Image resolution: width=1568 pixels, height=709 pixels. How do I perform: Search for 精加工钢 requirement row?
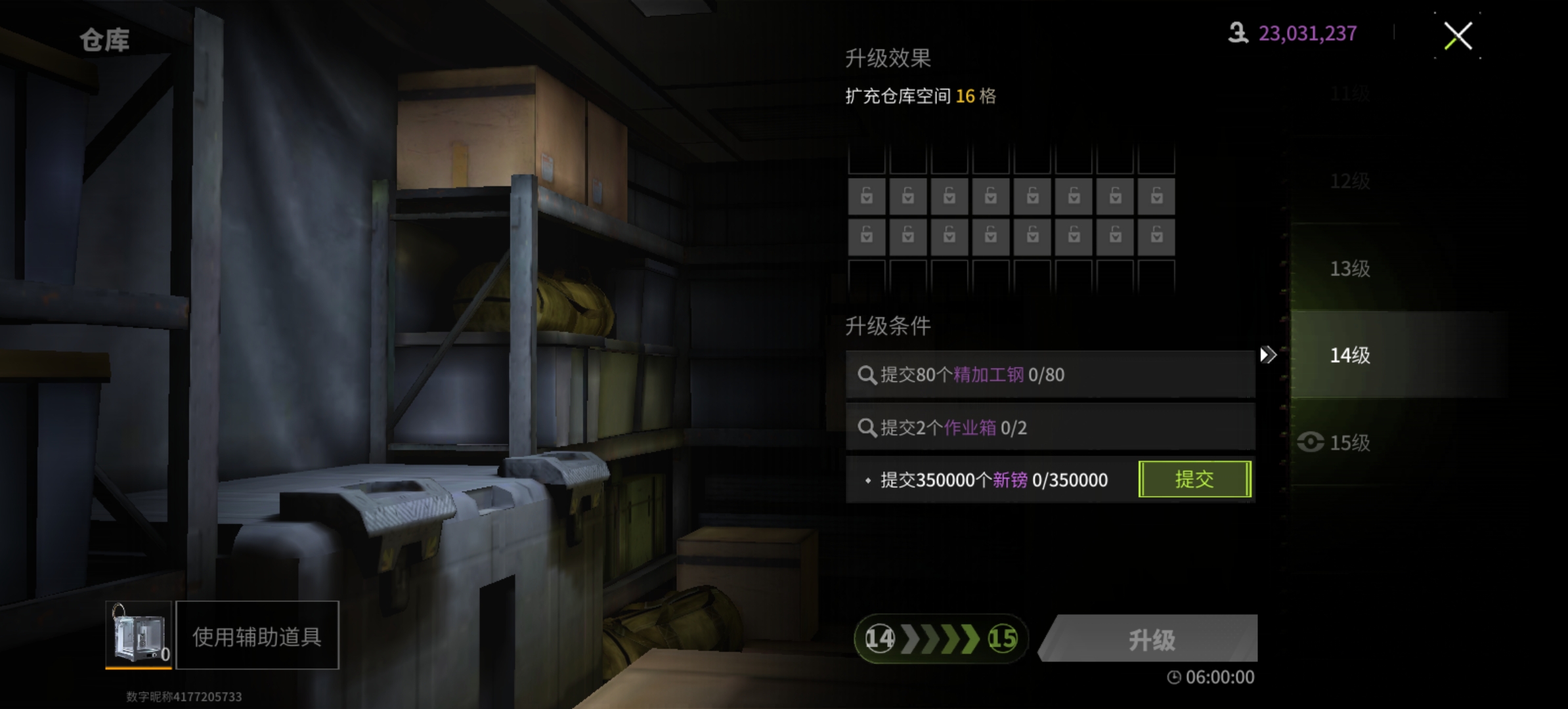coord(1049,375)
